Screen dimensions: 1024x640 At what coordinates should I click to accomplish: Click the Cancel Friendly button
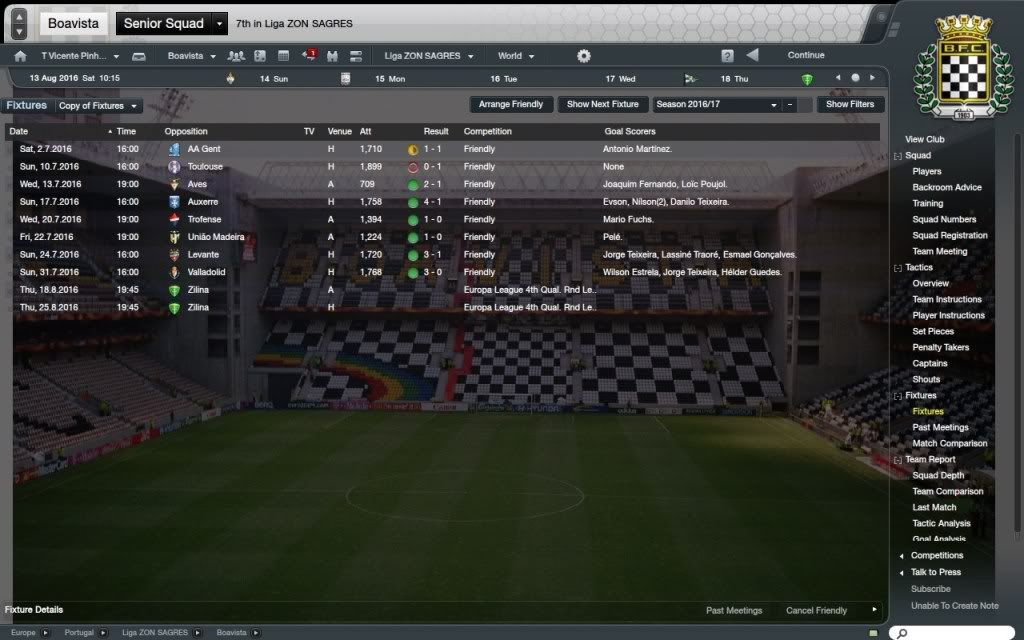(x=816, y=611)
